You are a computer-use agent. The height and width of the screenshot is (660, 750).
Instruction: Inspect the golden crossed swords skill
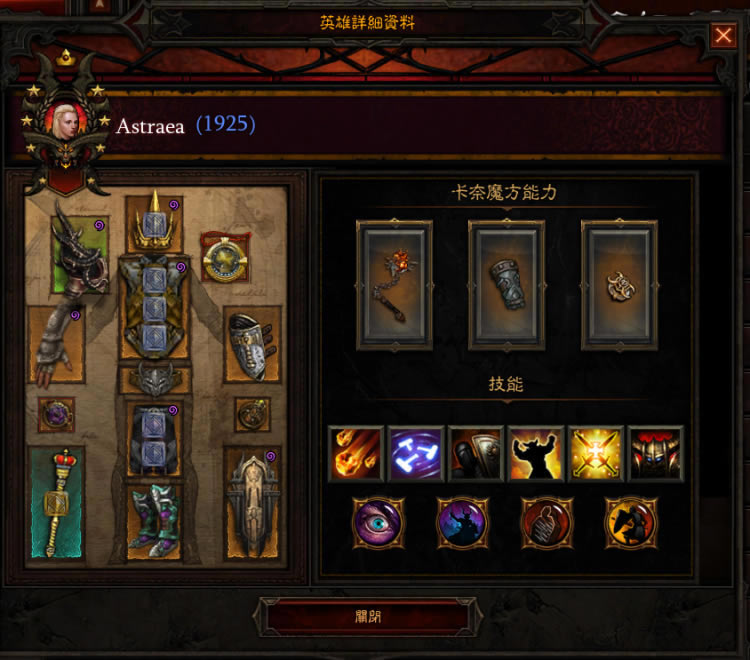point(596,454)
